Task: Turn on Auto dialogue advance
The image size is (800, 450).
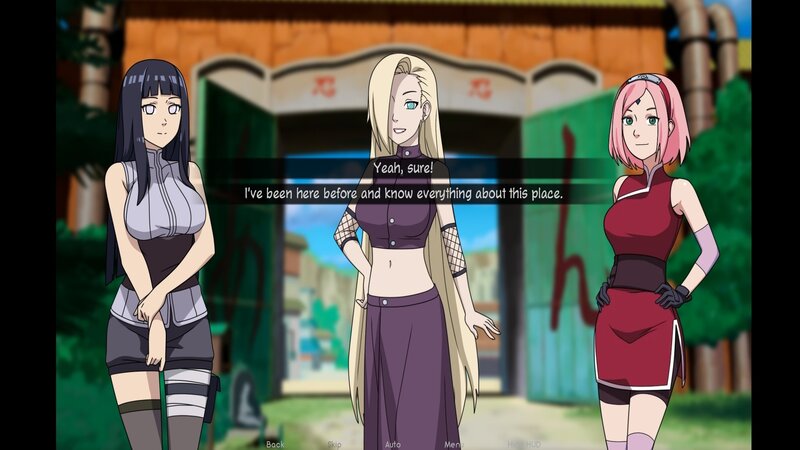Action: tap(393, 443)
